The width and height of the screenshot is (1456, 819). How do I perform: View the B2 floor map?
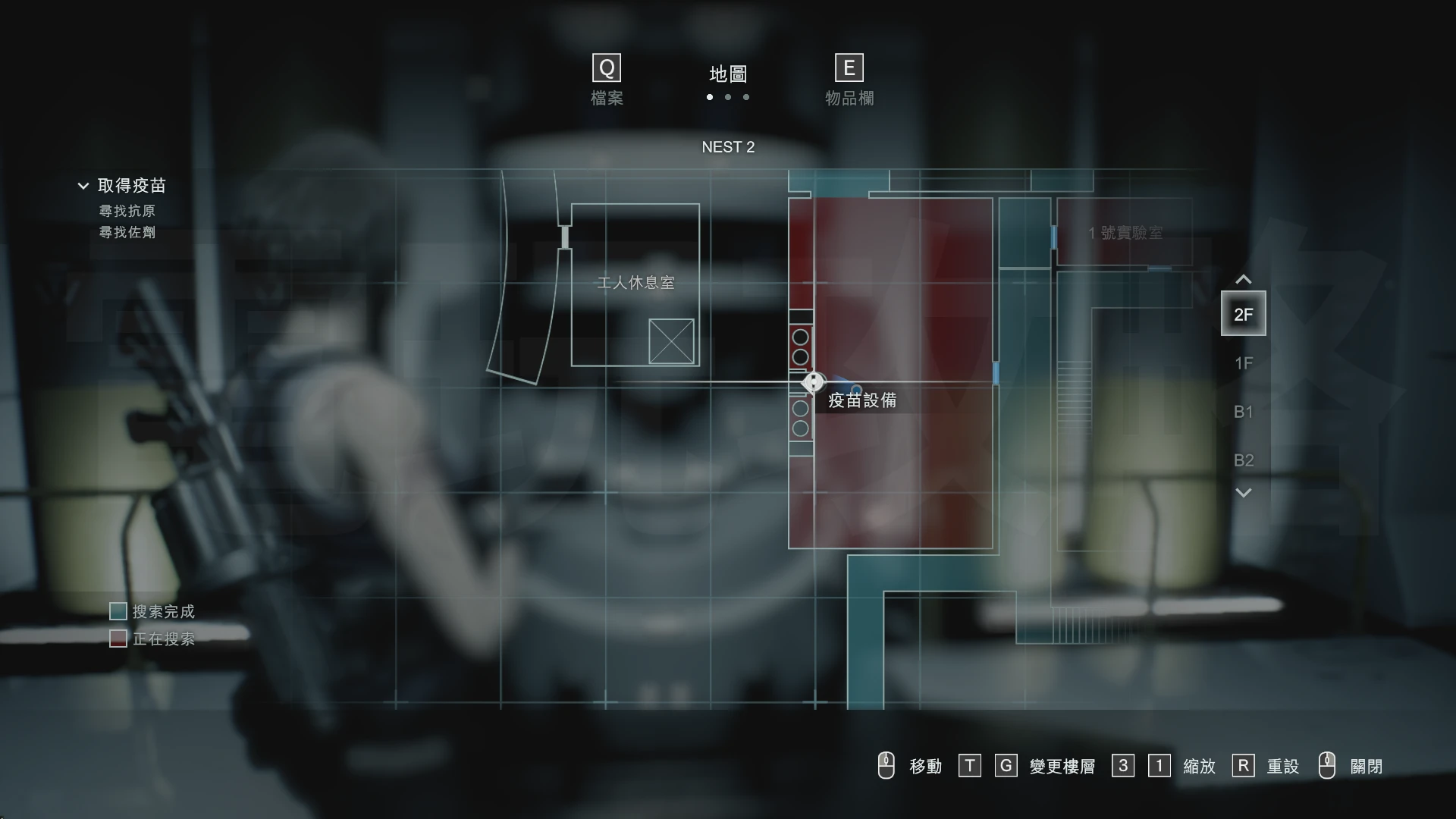coord(1243,460)
